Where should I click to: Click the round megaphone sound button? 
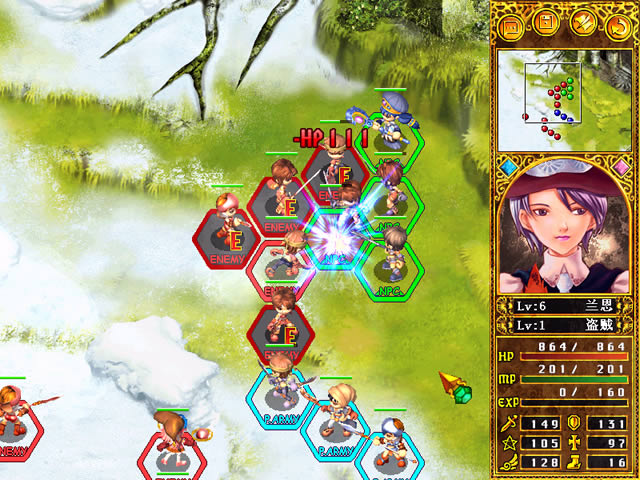point(583,22)
